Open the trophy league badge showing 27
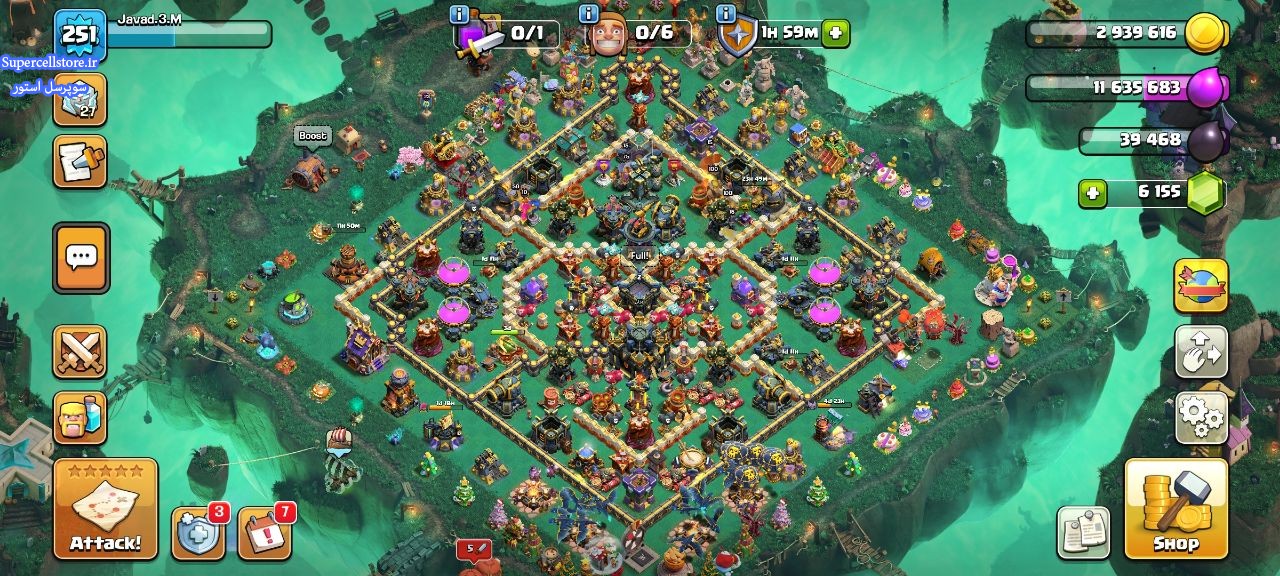This screenshot has height=576, width=1280. tap(80, 100)
